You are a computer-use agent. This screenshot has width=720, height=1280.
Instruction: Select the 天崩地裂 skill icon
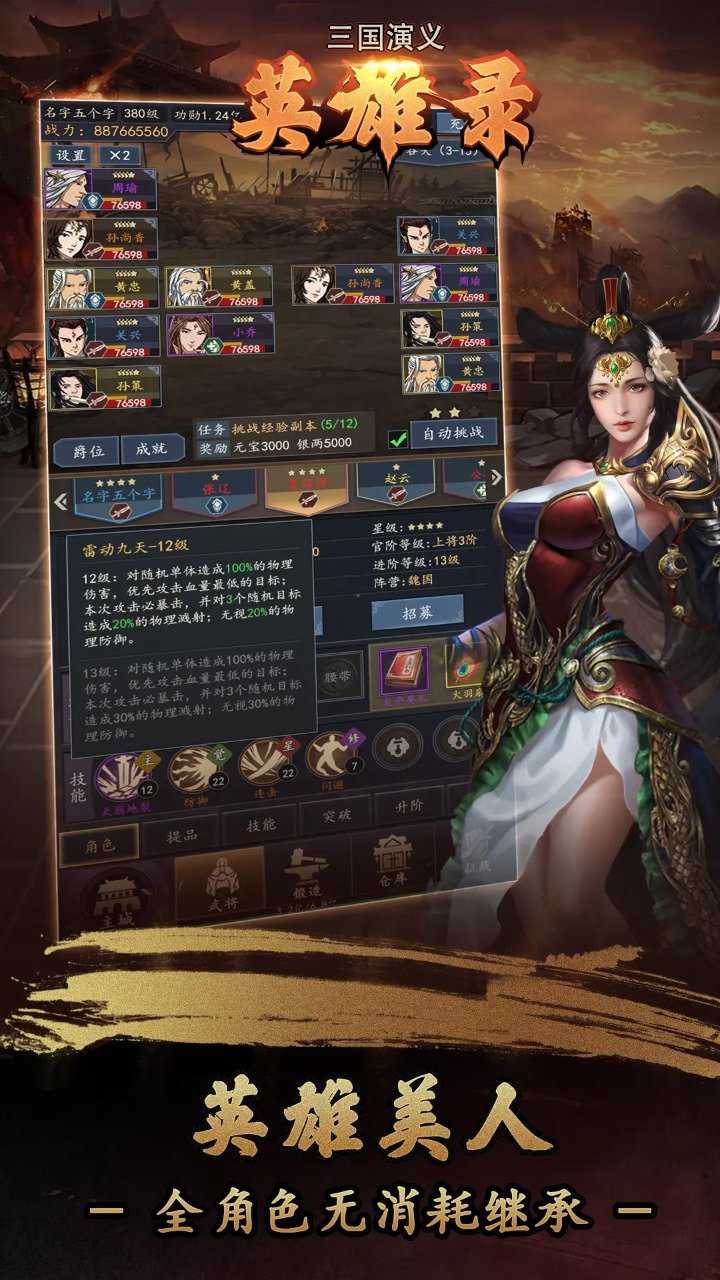pyautogui.click(x=123, y=776)
